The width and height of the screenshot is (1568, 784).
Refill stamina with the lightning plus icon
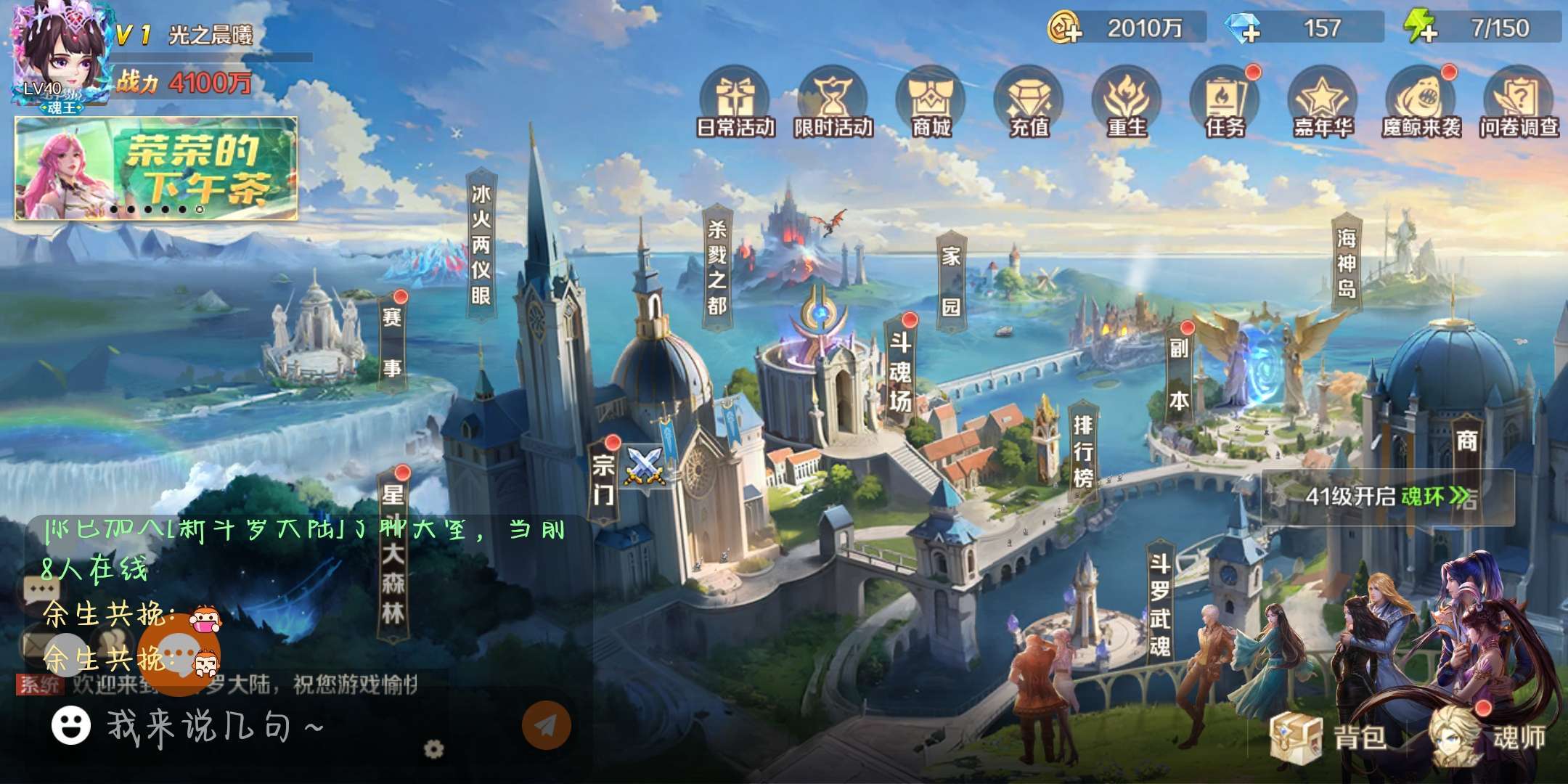click(x=1420, y=29)
